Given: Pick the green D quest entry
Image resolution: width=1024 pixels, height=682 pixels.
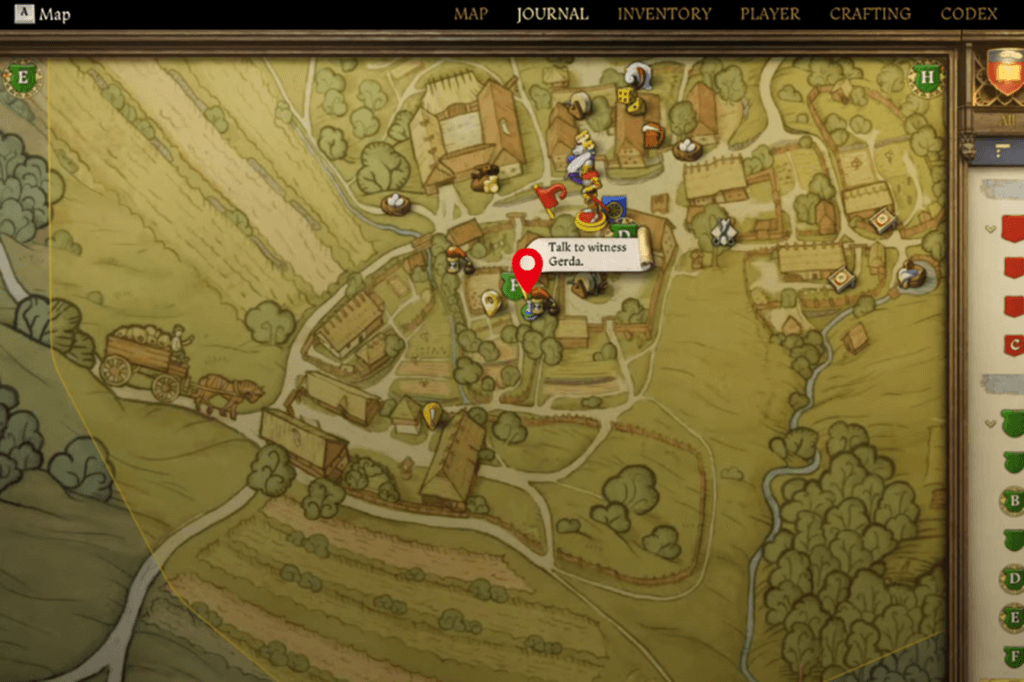Looking at the screenshot, I should tap(1012, 578).
